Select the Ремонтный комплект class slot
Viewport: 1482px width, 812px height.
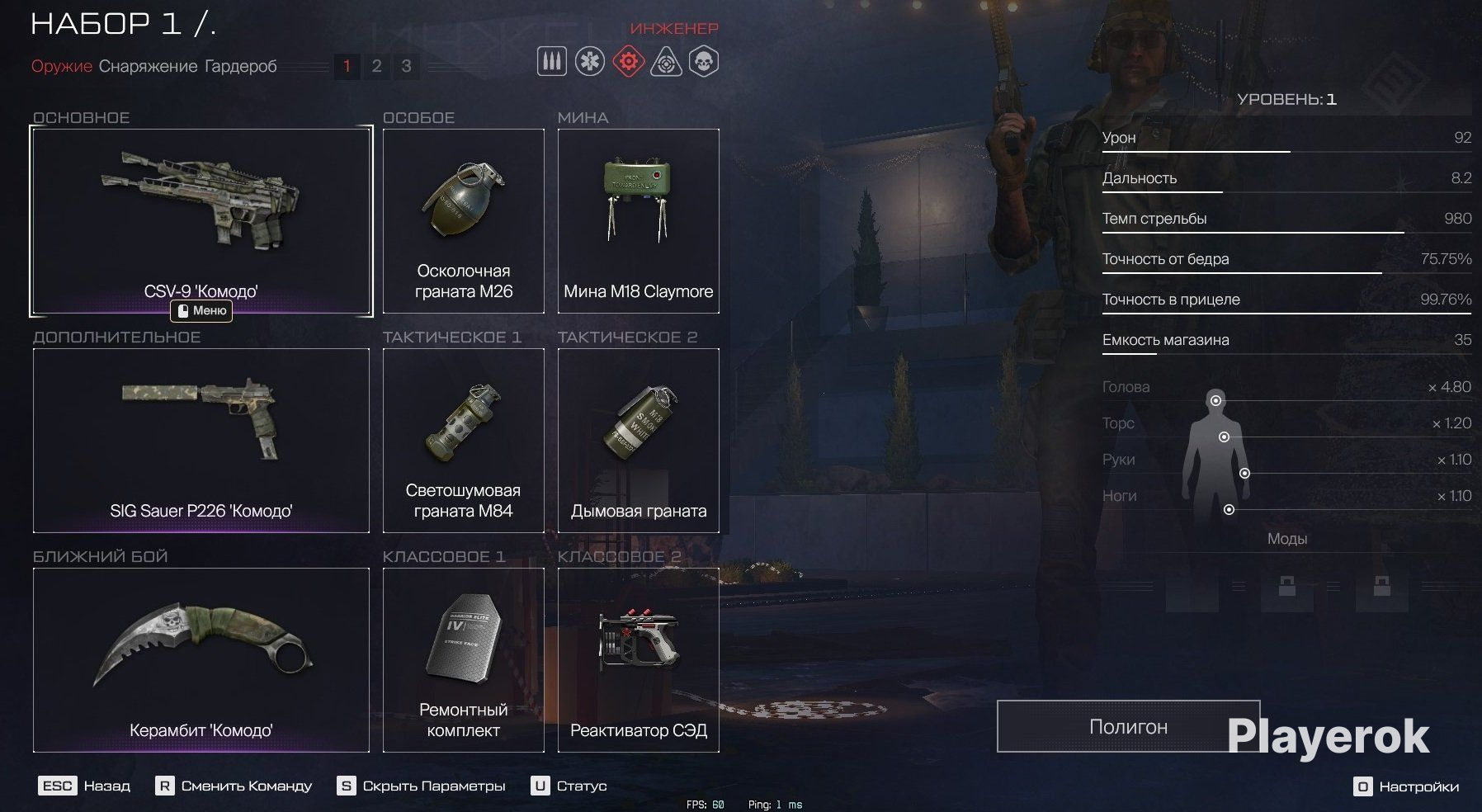(464, 659)
